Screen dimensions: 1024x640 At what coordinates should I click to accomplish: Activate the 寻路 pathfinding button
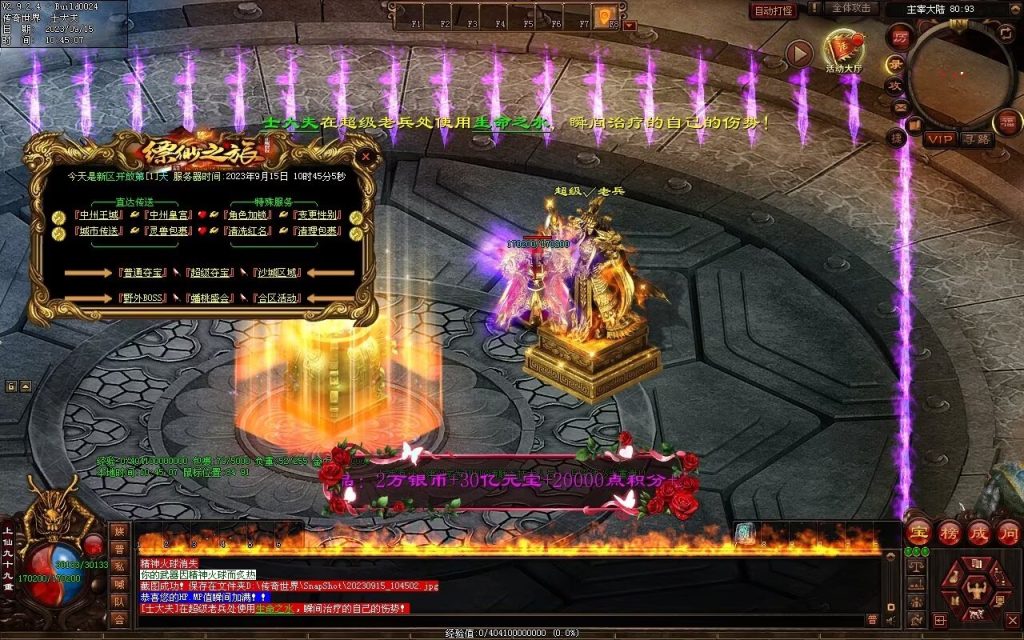tap(976, 139)
